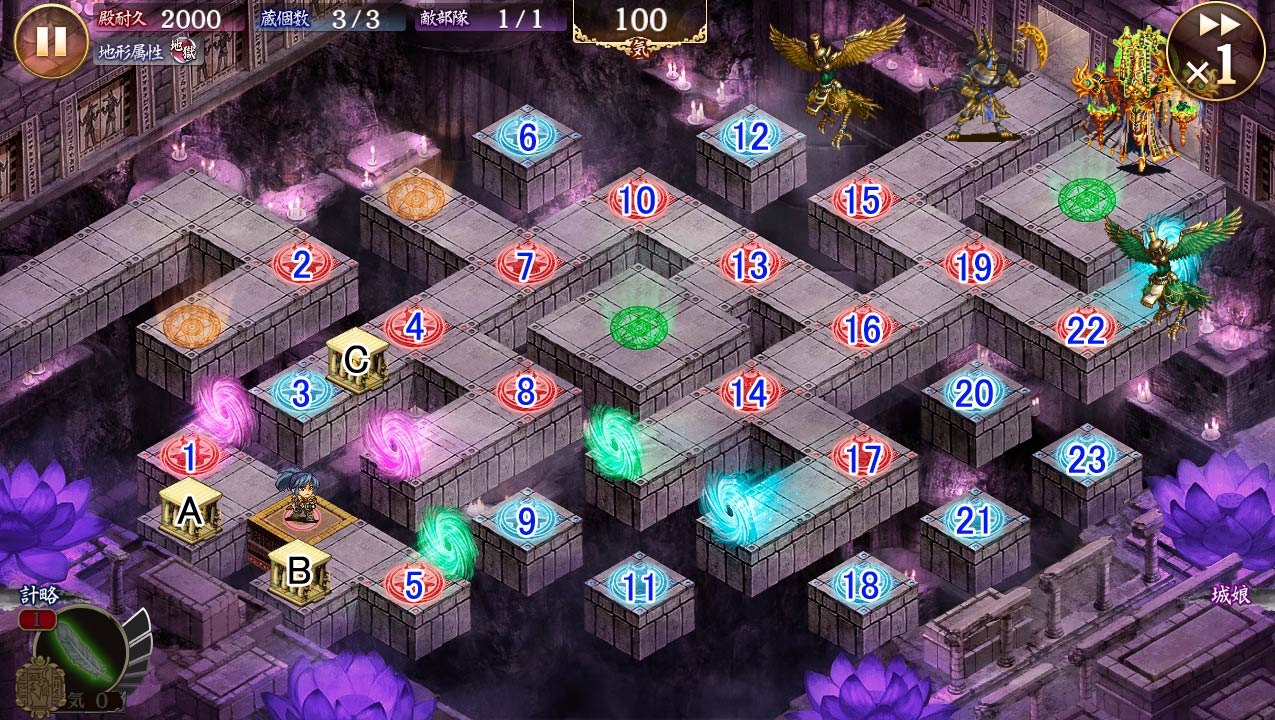Choose blue deployment tile number 12

click(751, 137)
